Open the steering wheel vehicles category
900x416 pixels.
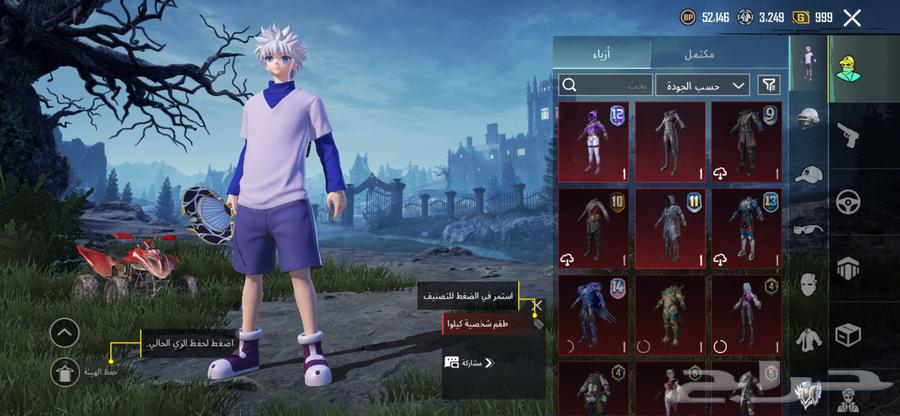click(x=848, y=201)
